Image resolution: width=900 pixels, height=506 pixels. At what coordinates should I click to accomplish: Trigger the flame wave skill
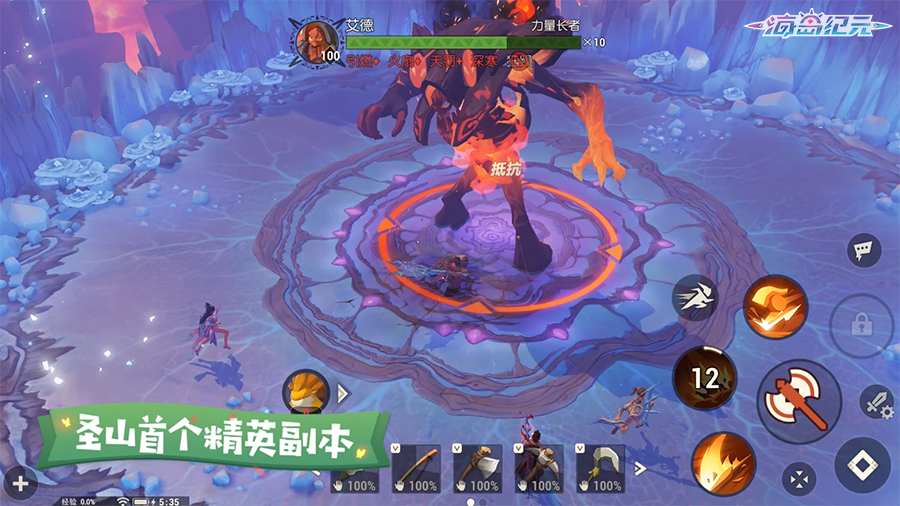723,464
